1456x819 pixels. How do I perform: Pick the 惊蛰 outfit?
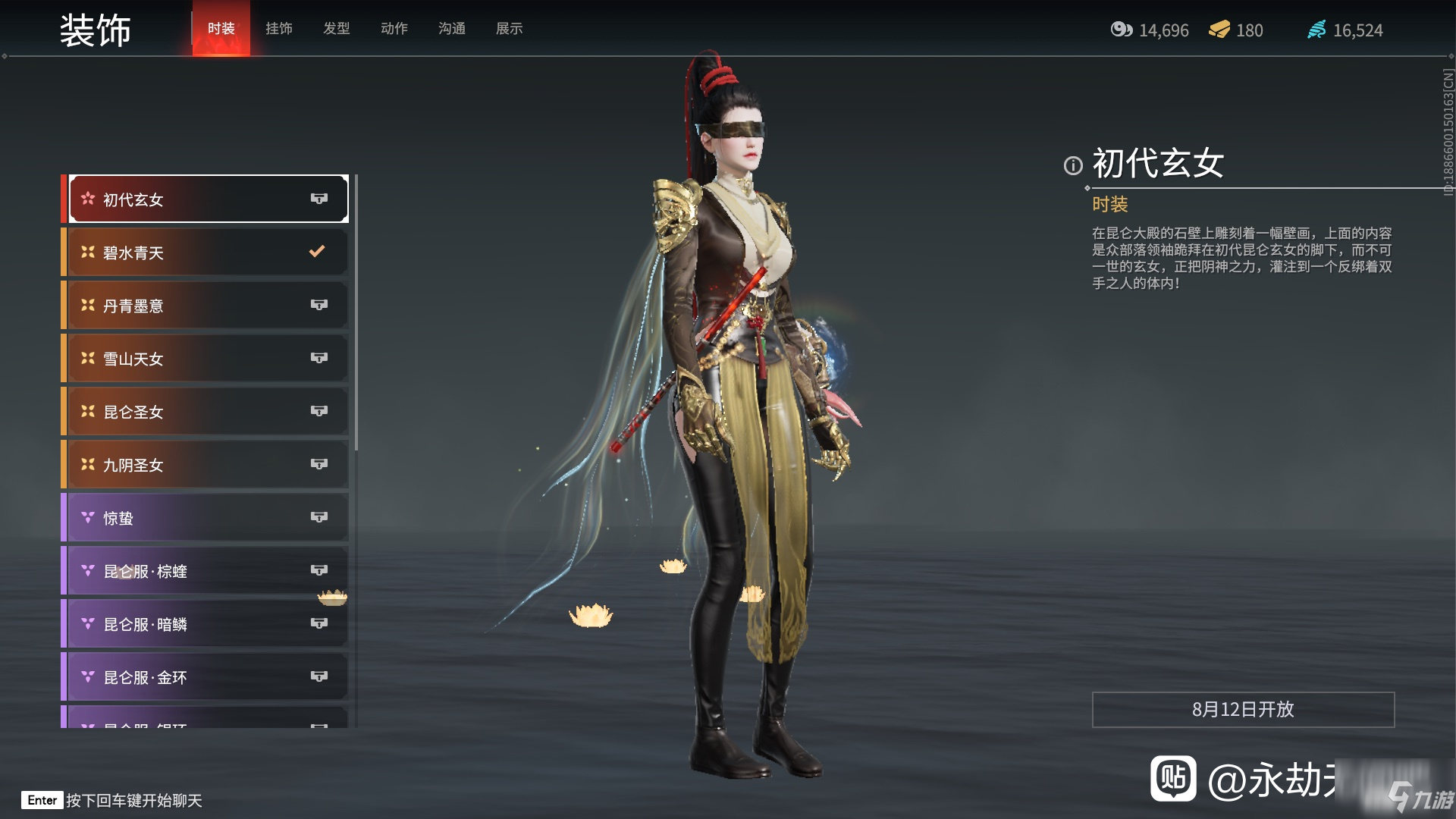click(x=207, y=518)
